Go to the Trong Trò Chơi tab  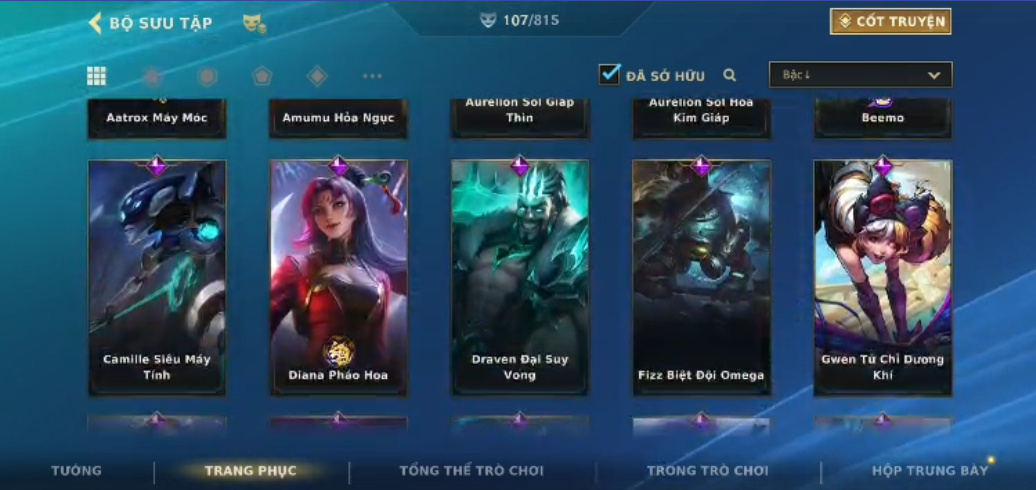707,470
